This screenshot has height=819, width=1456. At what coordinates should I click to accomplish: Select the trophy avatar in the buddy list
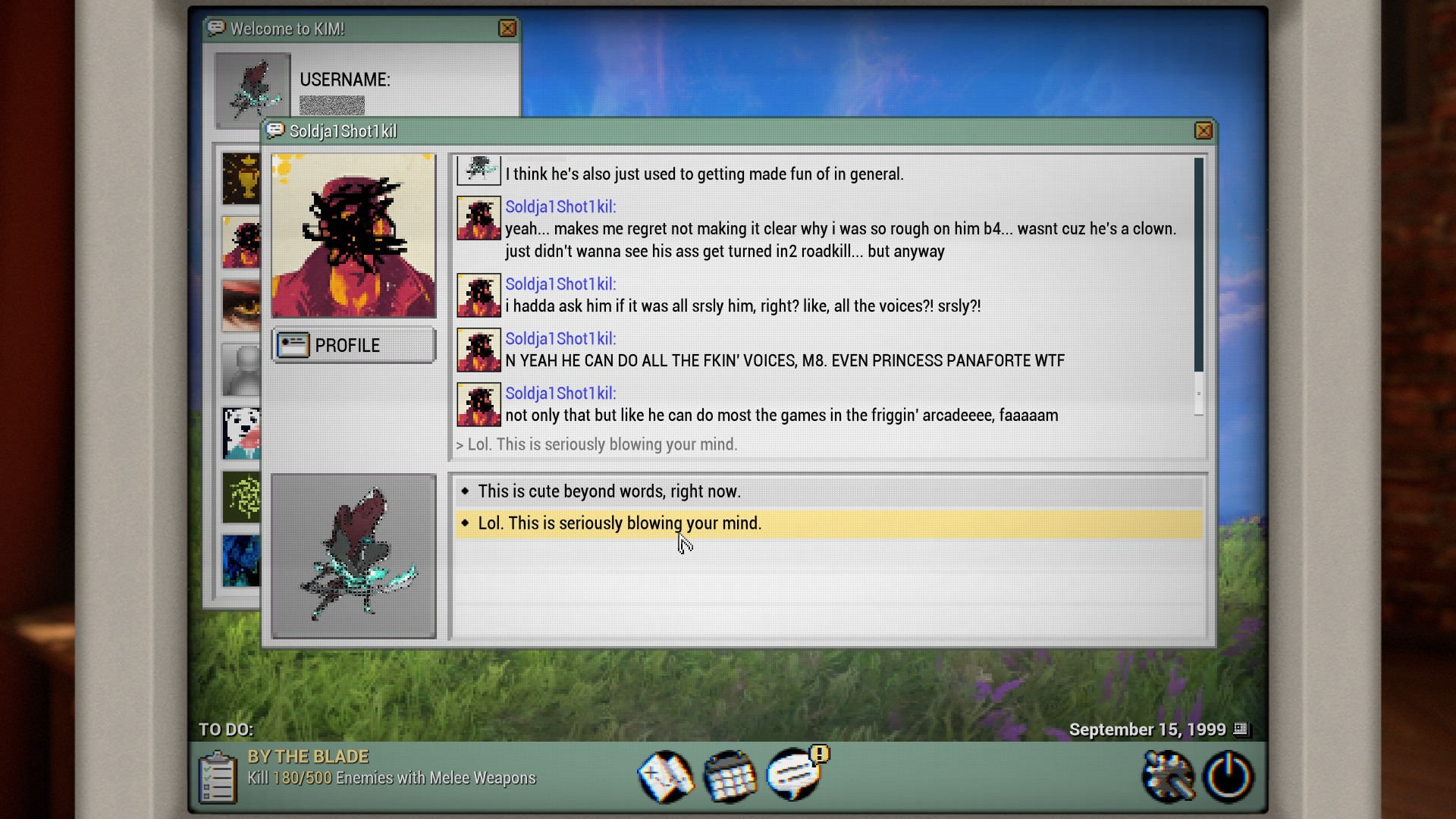[x=240, y=177]
